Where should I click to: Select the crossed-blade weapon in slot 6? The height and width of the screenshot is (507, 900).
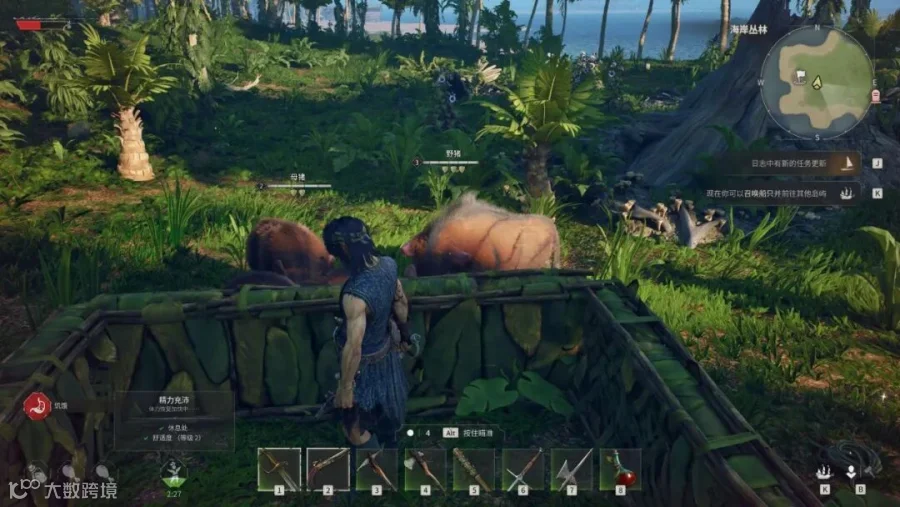click(522, 469)
